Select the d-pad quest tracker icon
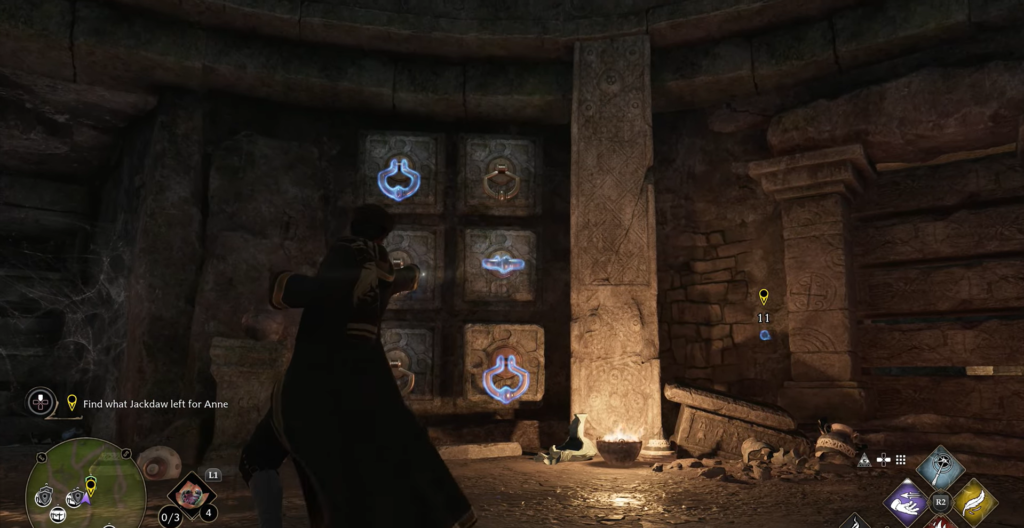 tap(41, 402)
